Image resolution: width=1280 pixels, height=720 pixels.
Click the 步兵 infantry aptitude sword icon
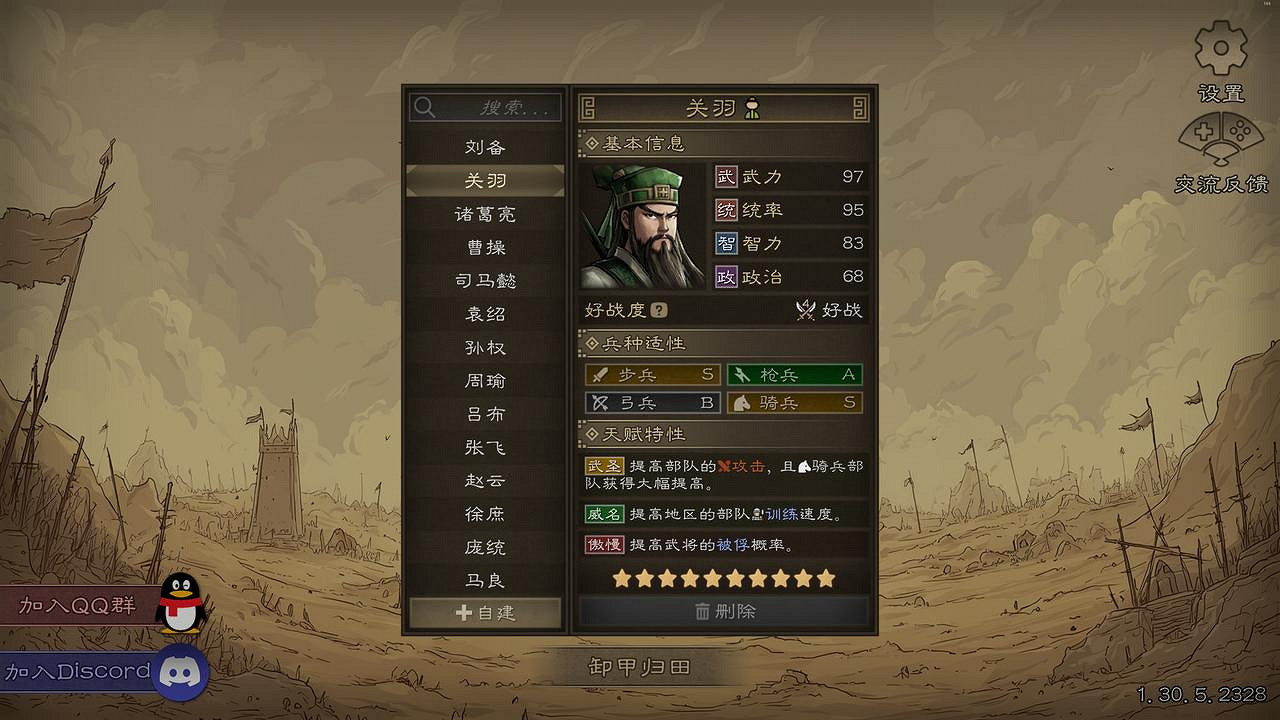coord(600,375)
